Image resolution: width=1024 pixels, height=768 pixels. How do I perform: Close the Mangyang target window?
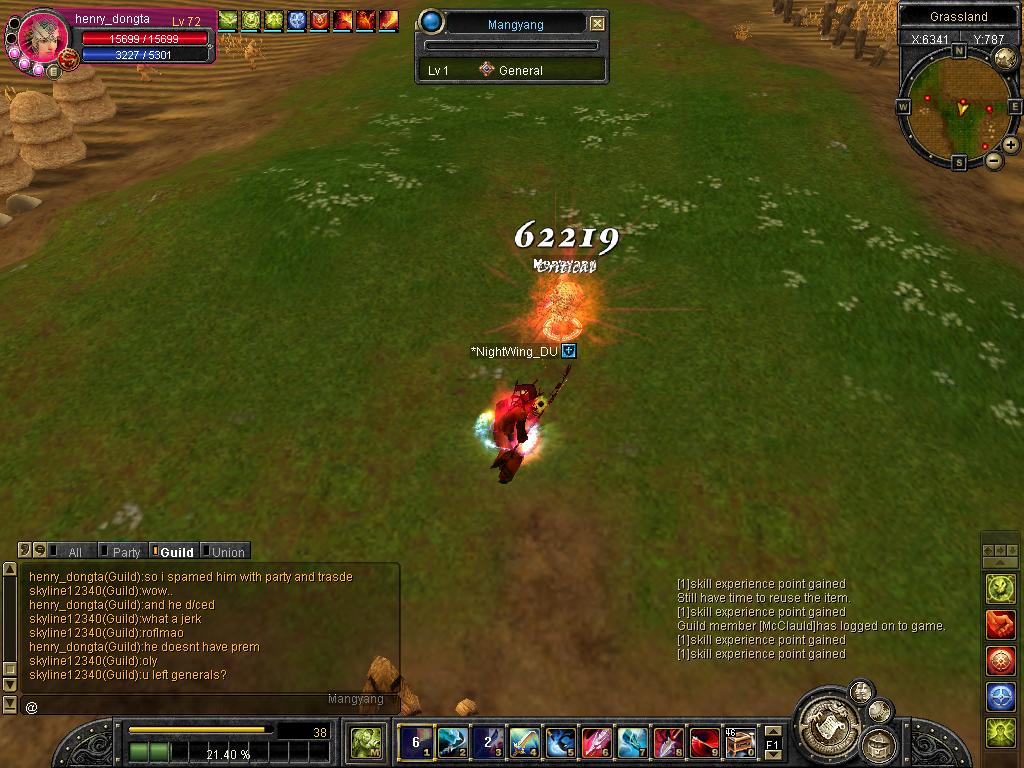point(597,24)
